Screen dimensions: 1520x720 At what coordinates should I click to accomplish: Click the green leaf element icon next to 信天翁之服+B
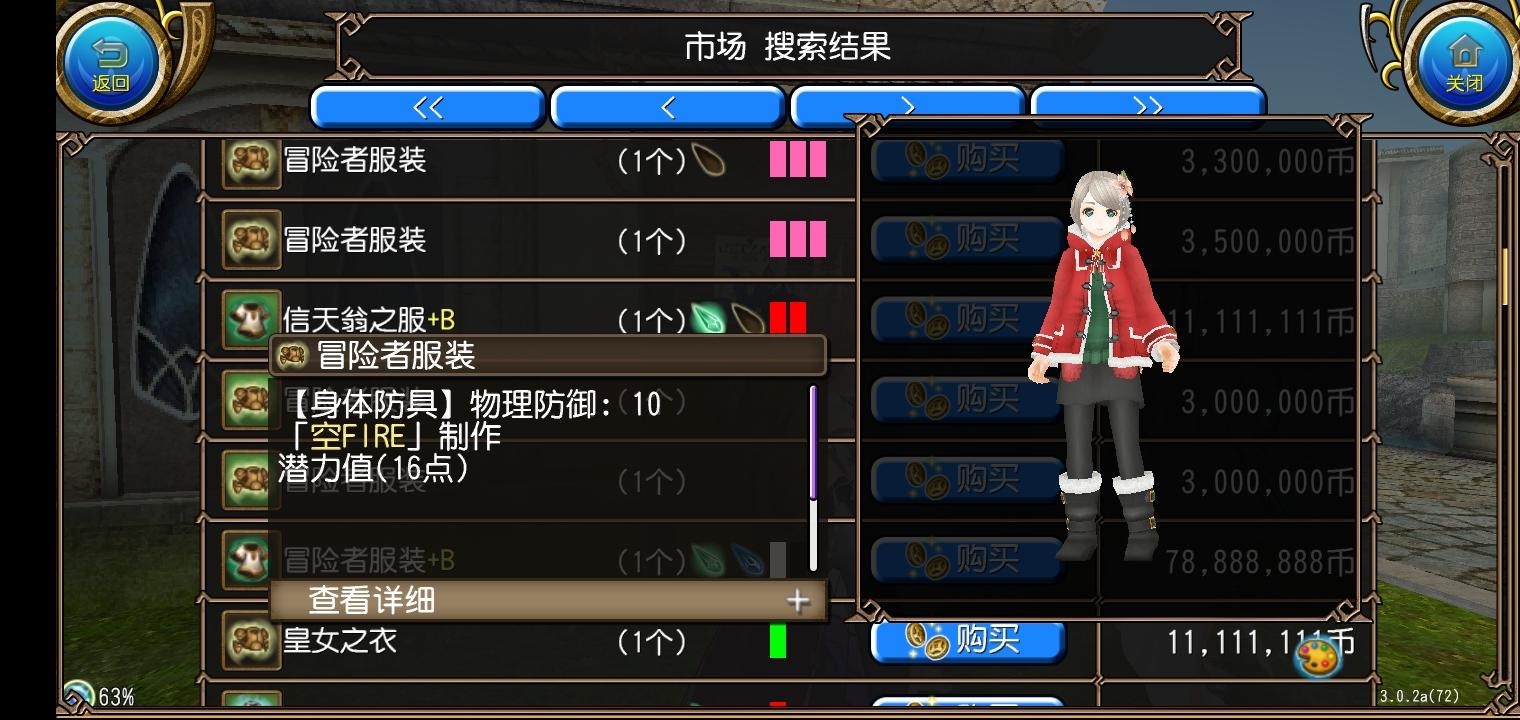pyautogui.click(x=706, y=318)
